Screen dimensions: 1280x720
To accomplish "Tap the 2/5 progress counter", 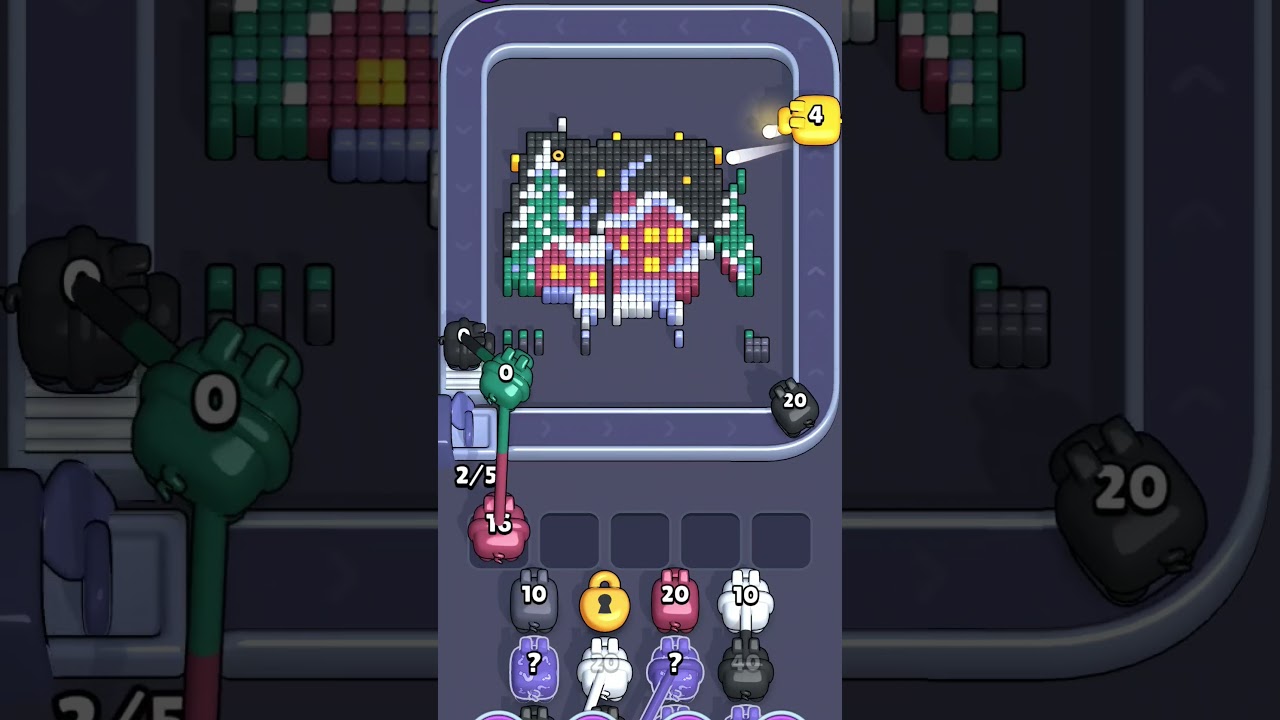I will 475,474.
